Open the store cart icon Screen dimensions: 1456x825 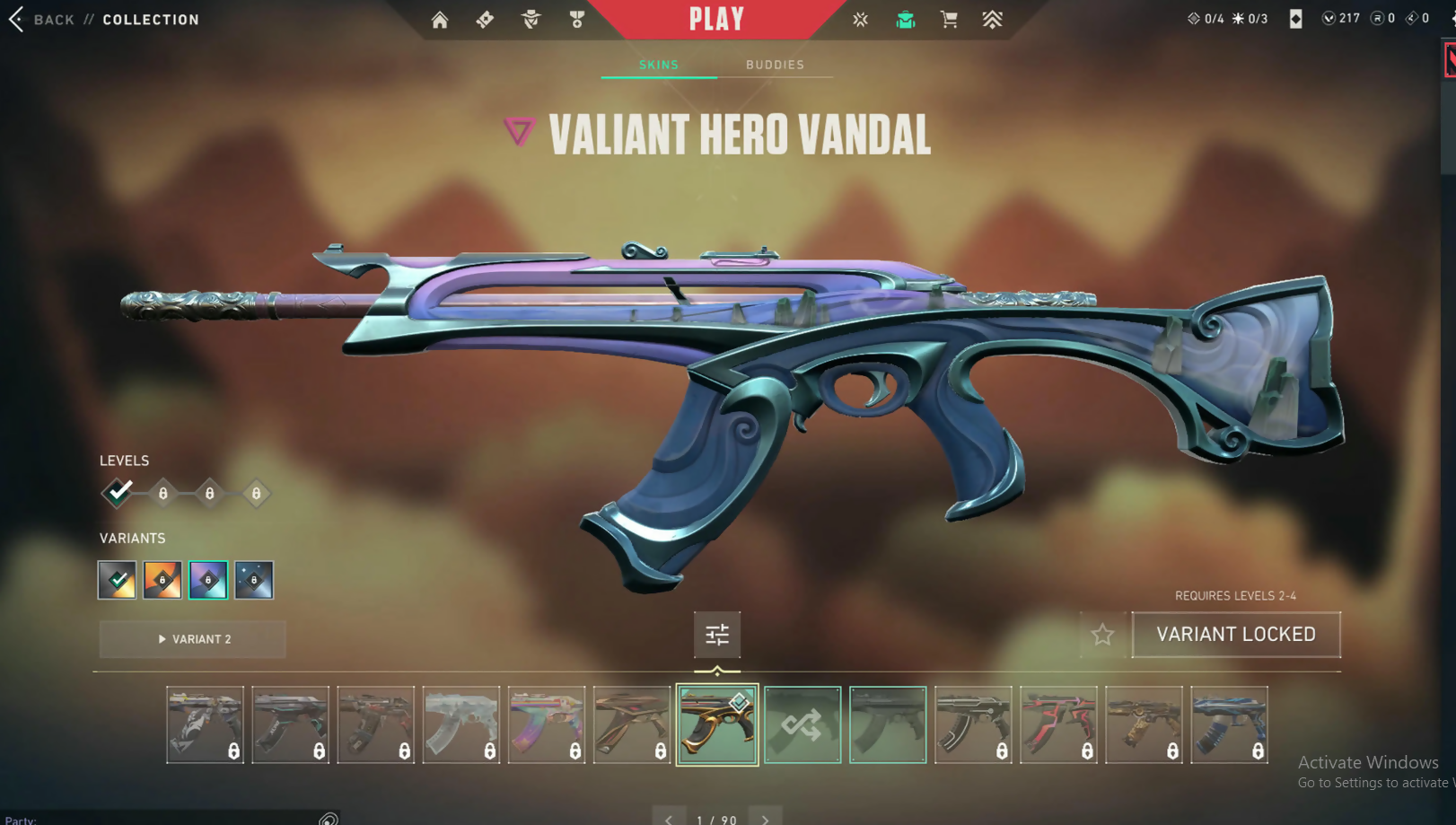[x=949, y=20]
